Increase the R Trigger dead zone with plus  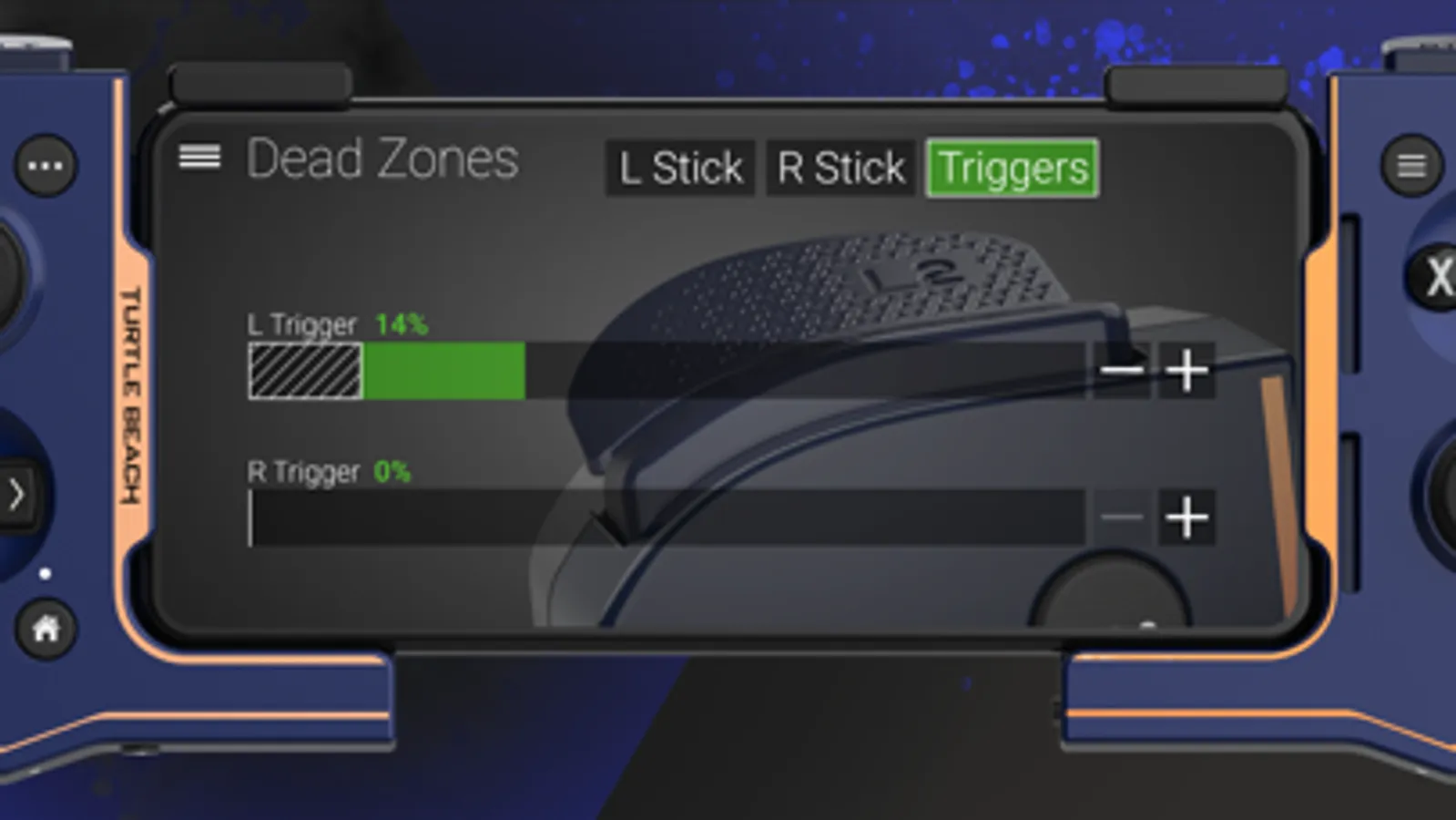(x=1186, y=518)
